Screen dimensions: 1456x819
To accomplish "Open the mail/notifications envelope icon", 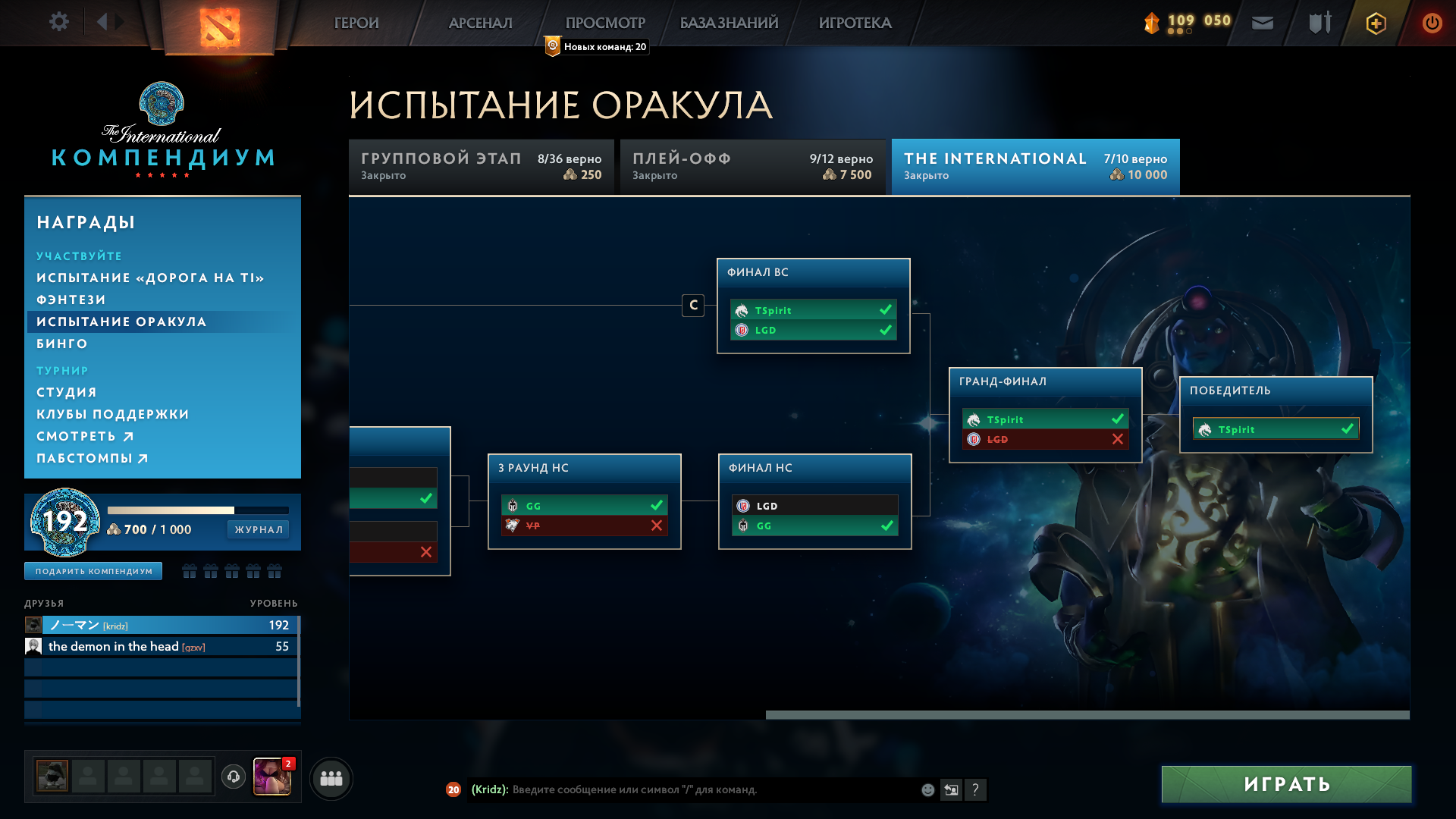I will [x=1263, y=23].
